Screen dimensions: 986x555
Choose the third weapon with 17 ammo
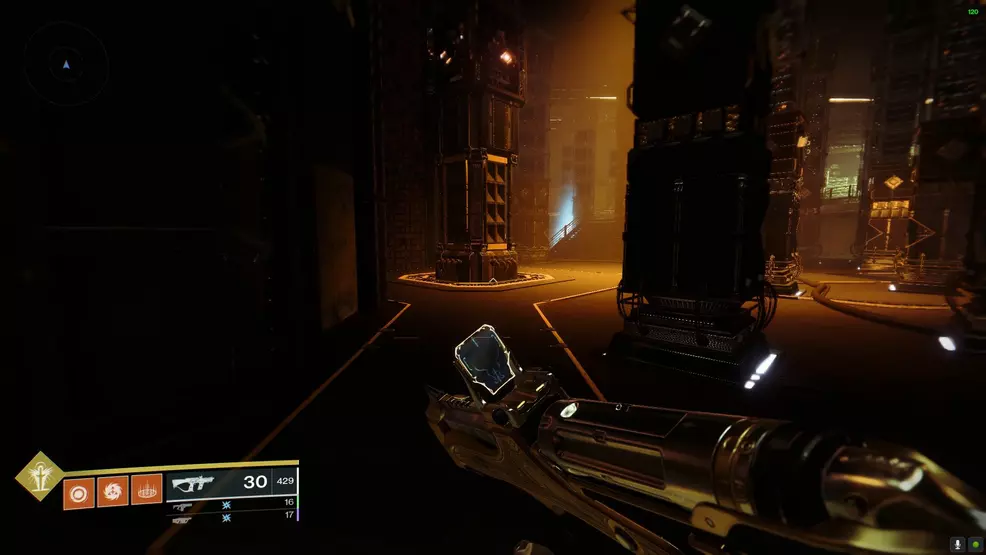231,518
